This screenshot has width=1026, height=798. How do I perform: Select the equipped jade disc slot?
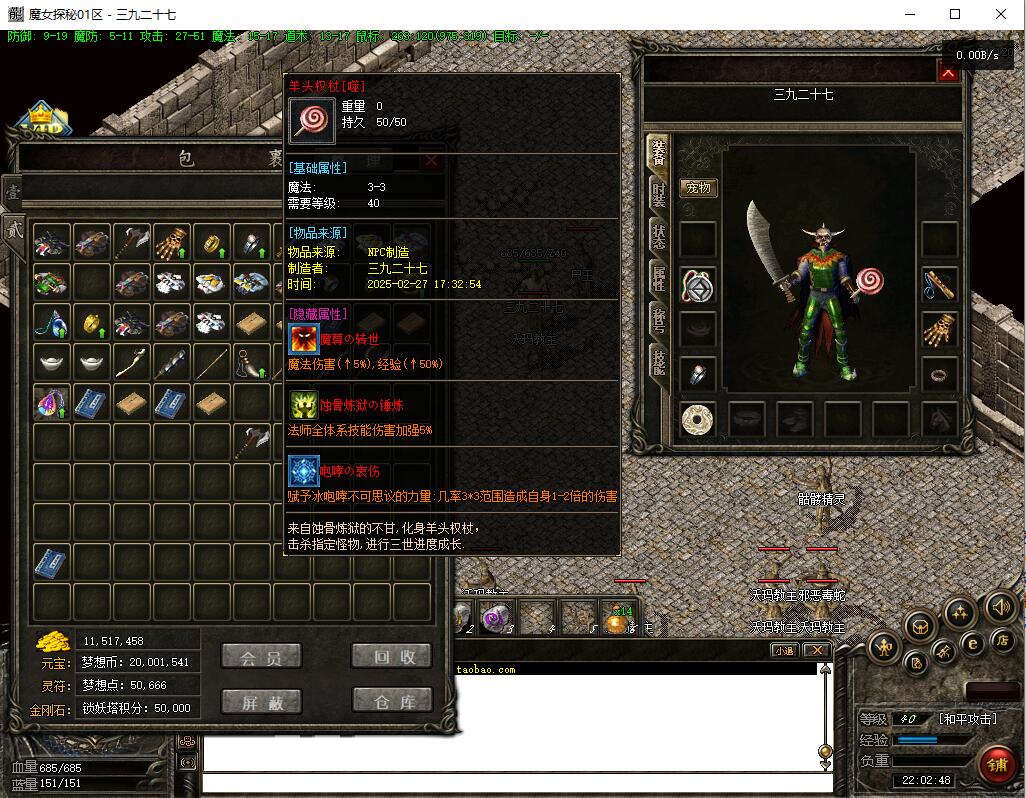(x=697, y=420)
